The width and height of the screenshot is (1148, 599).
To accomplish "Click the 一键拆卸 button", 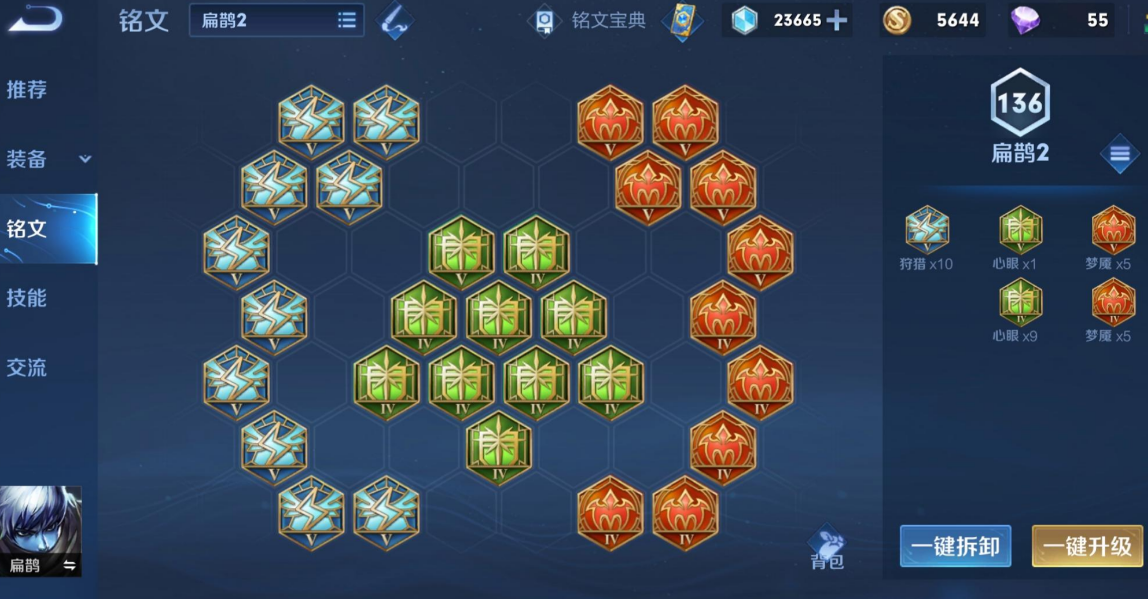I will pos(955,546).
